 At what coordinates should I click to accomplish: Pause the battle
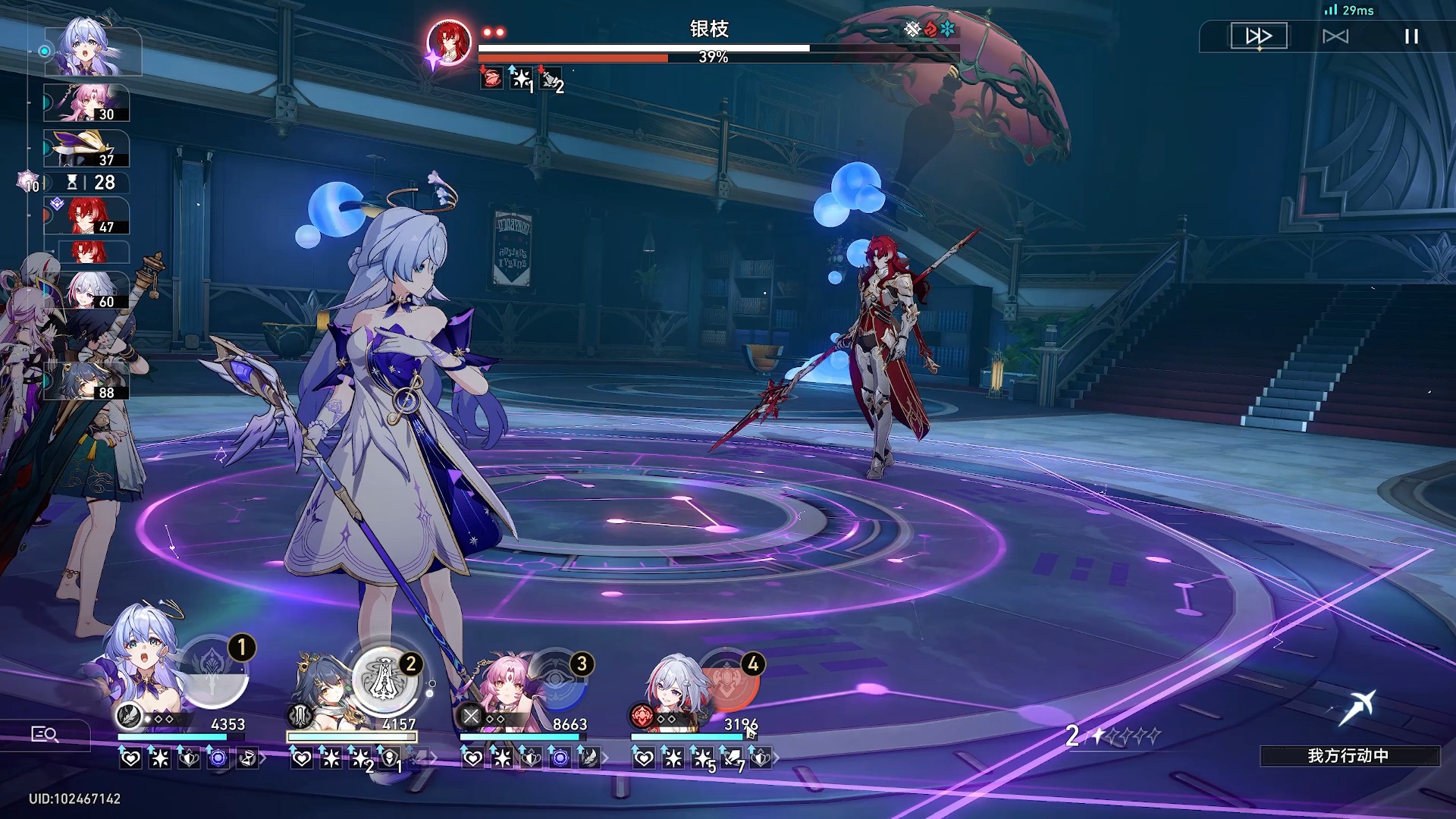click(1410, 36)
